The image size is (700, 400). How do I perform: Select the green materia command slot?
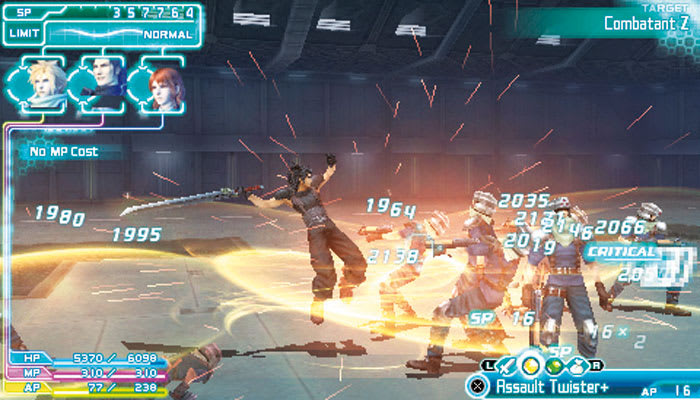pyautogui.click(x=553, y=365)
